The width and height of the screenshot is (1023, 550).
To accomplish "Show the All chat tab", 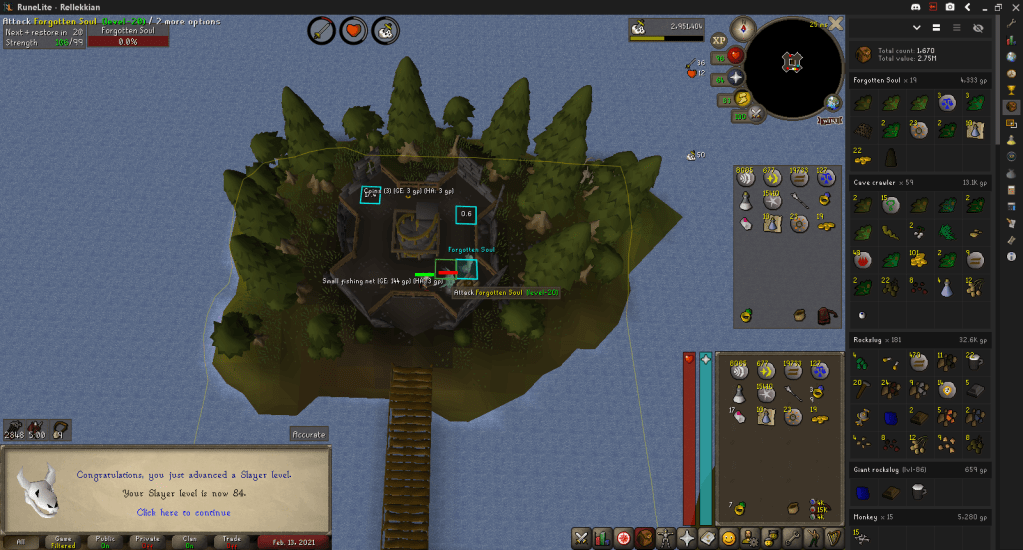I will pyautogui.click(x=20, y=541).
